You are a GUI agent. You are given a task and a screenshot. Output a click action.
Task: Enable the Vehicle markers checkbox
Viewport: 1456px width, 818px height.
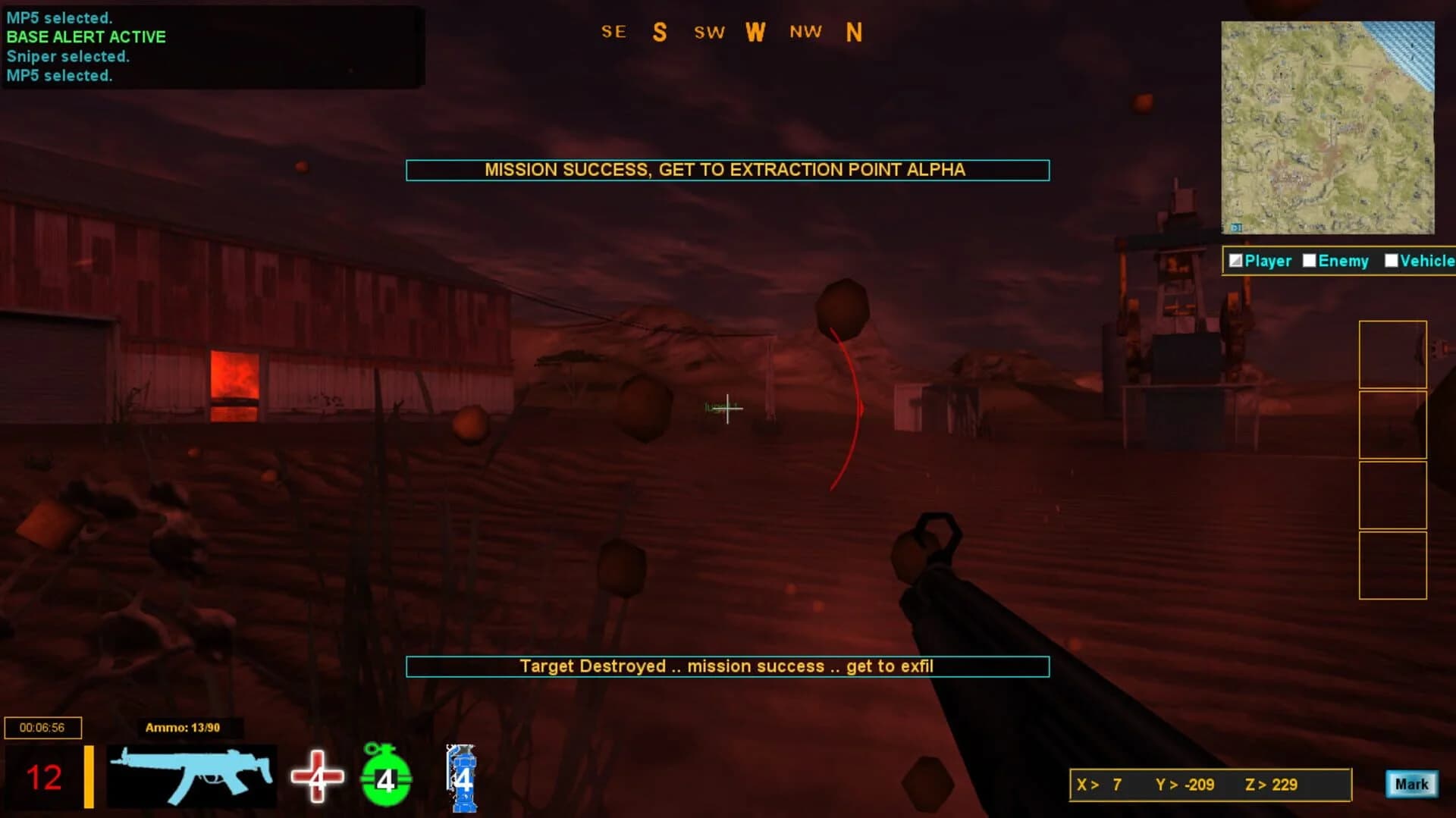point(1392,261)
